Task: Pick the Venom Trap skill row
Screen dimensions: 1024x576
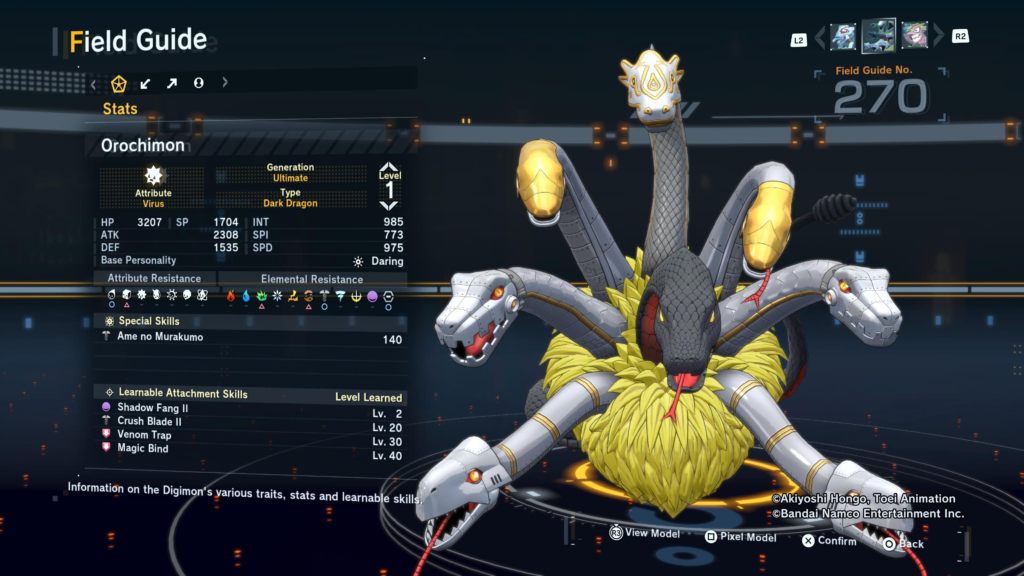Action: coord(250,435)
